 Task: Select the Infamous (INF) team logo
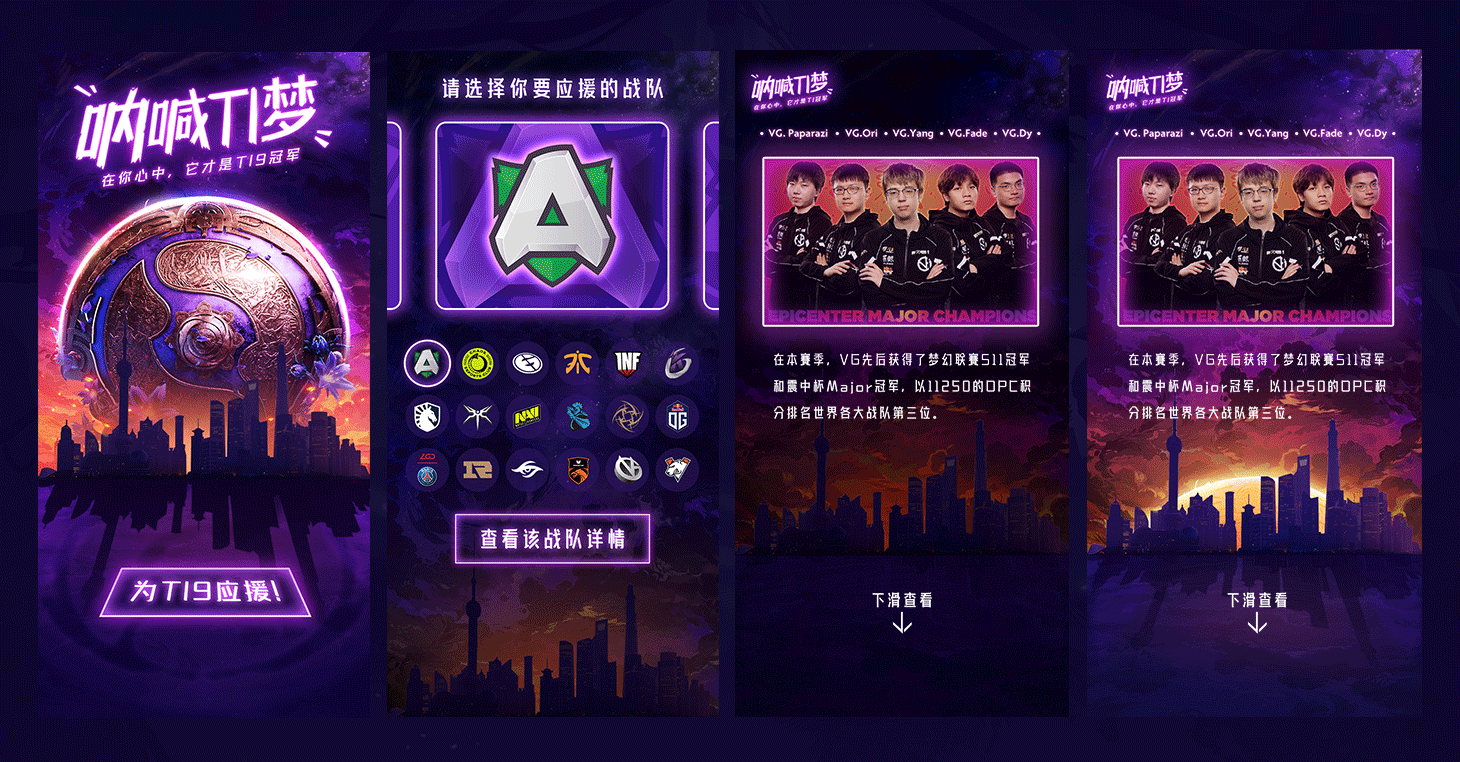coord(627,363)
